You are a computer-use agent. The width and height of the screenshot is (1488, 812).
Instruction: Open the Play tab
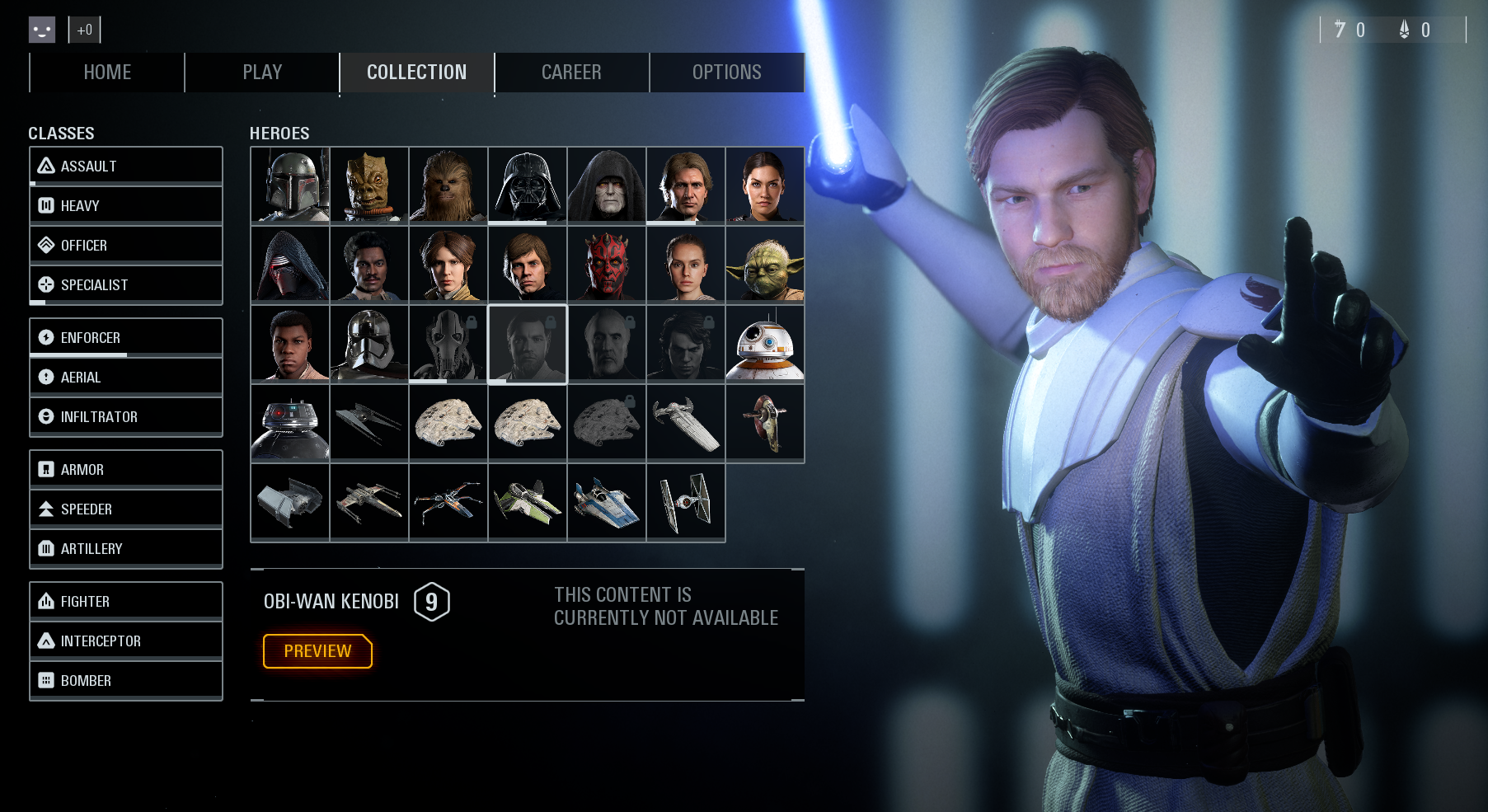tap(262, 73)
